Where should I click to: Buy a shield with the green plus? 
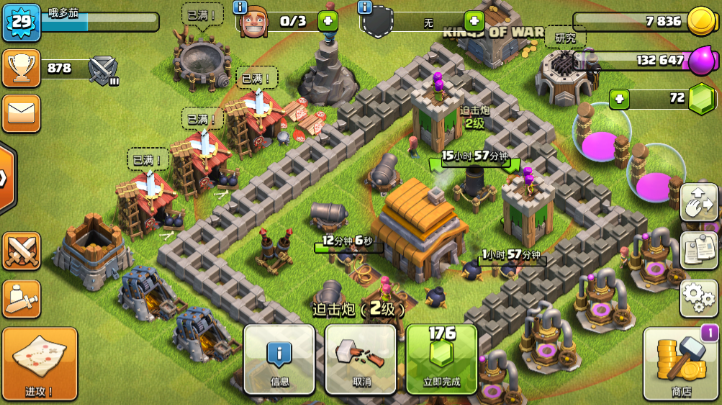pos(473,21)
